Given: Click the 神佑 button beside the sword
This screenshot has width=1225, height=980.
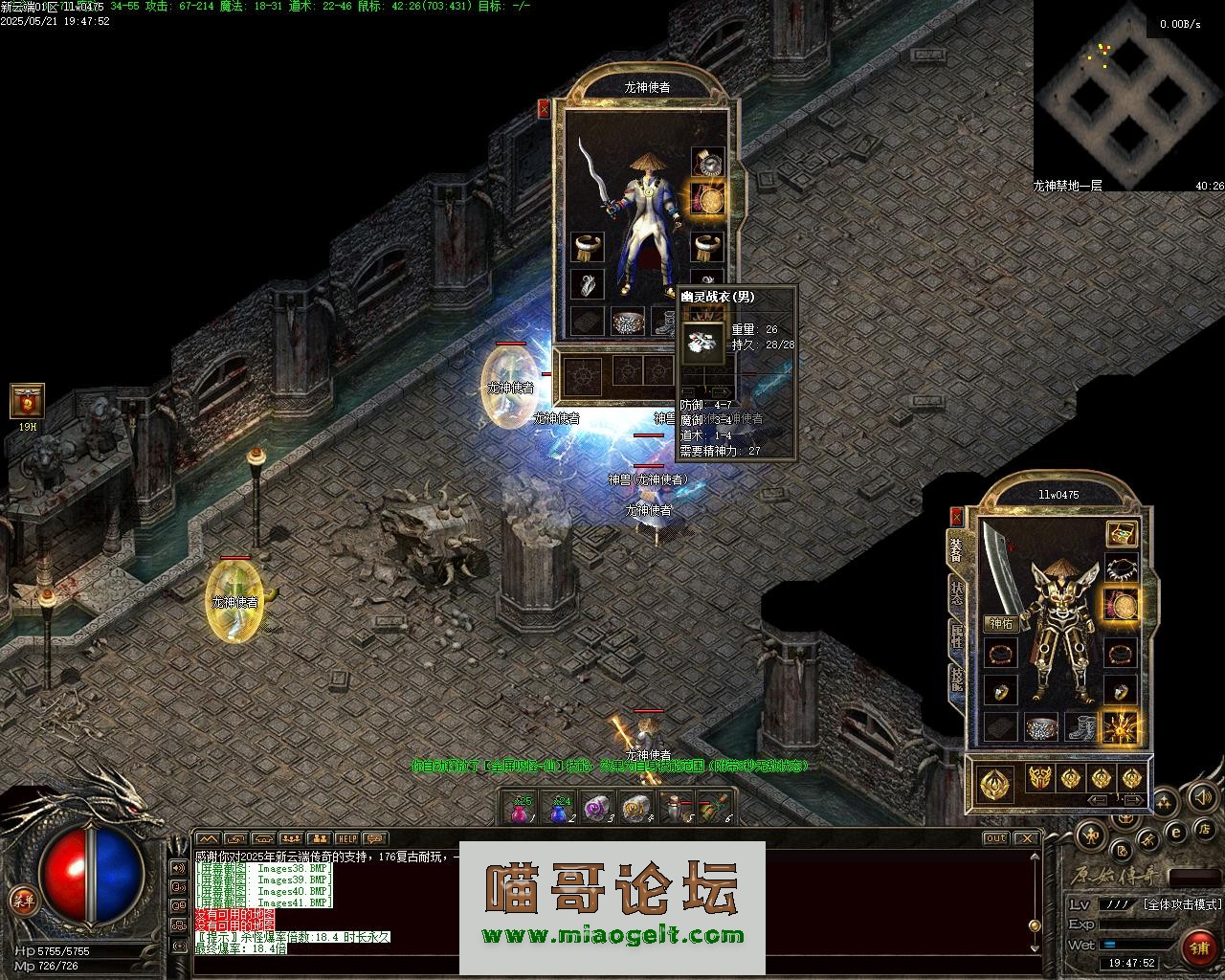Looking at the screenshot, I should click(x=1002, y=624).
